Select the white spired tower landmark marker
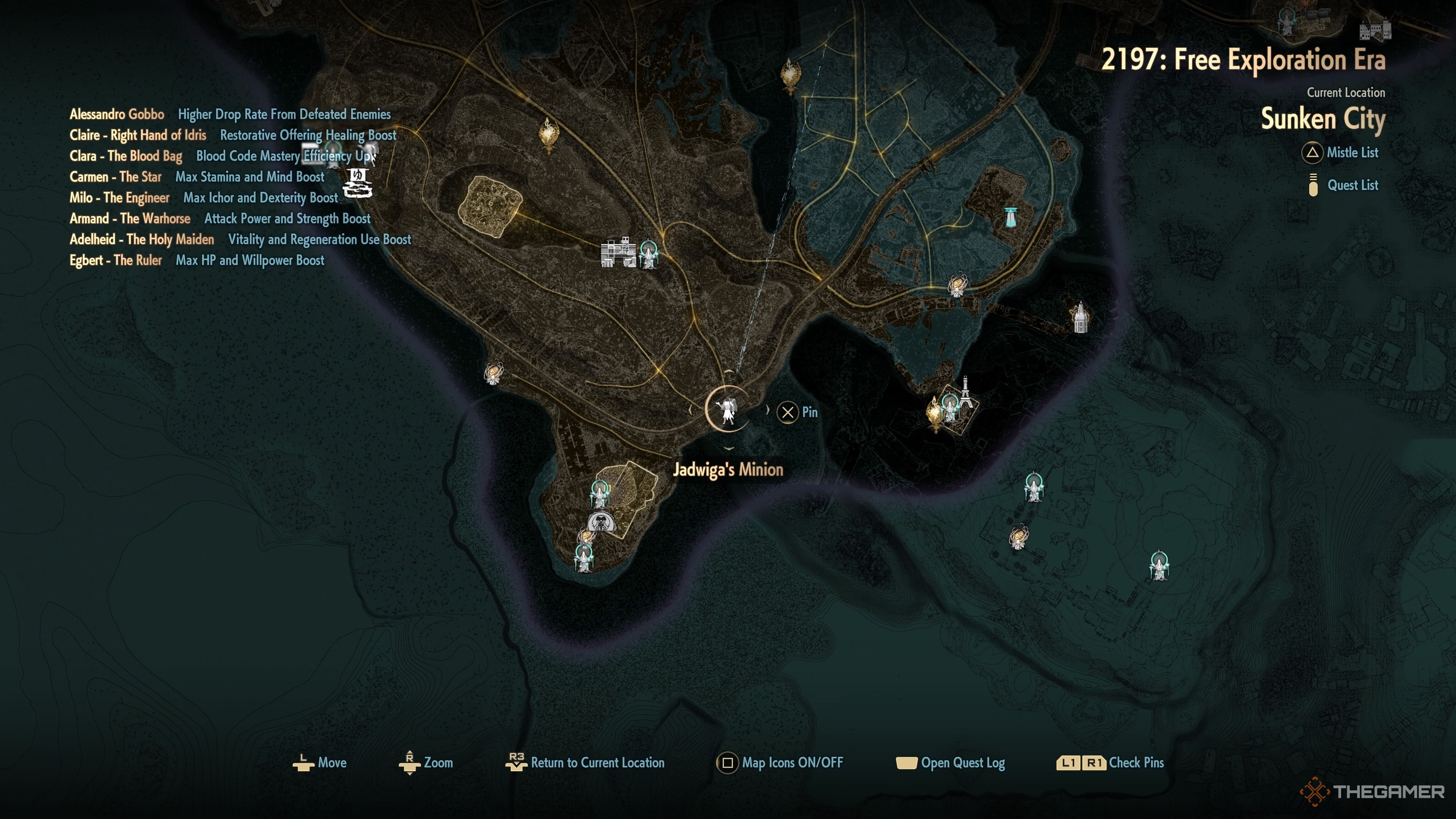This screenshot has width=1456, height=819. tap(1080, 318)
